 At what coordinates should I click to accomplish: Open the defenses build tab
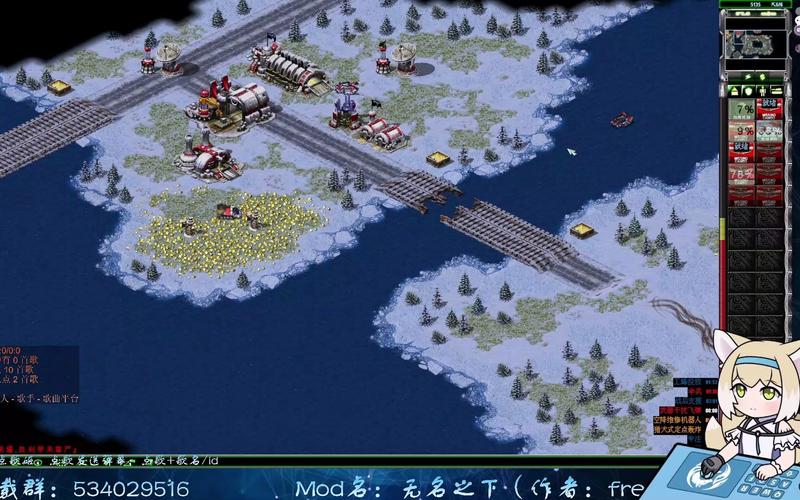748,91
